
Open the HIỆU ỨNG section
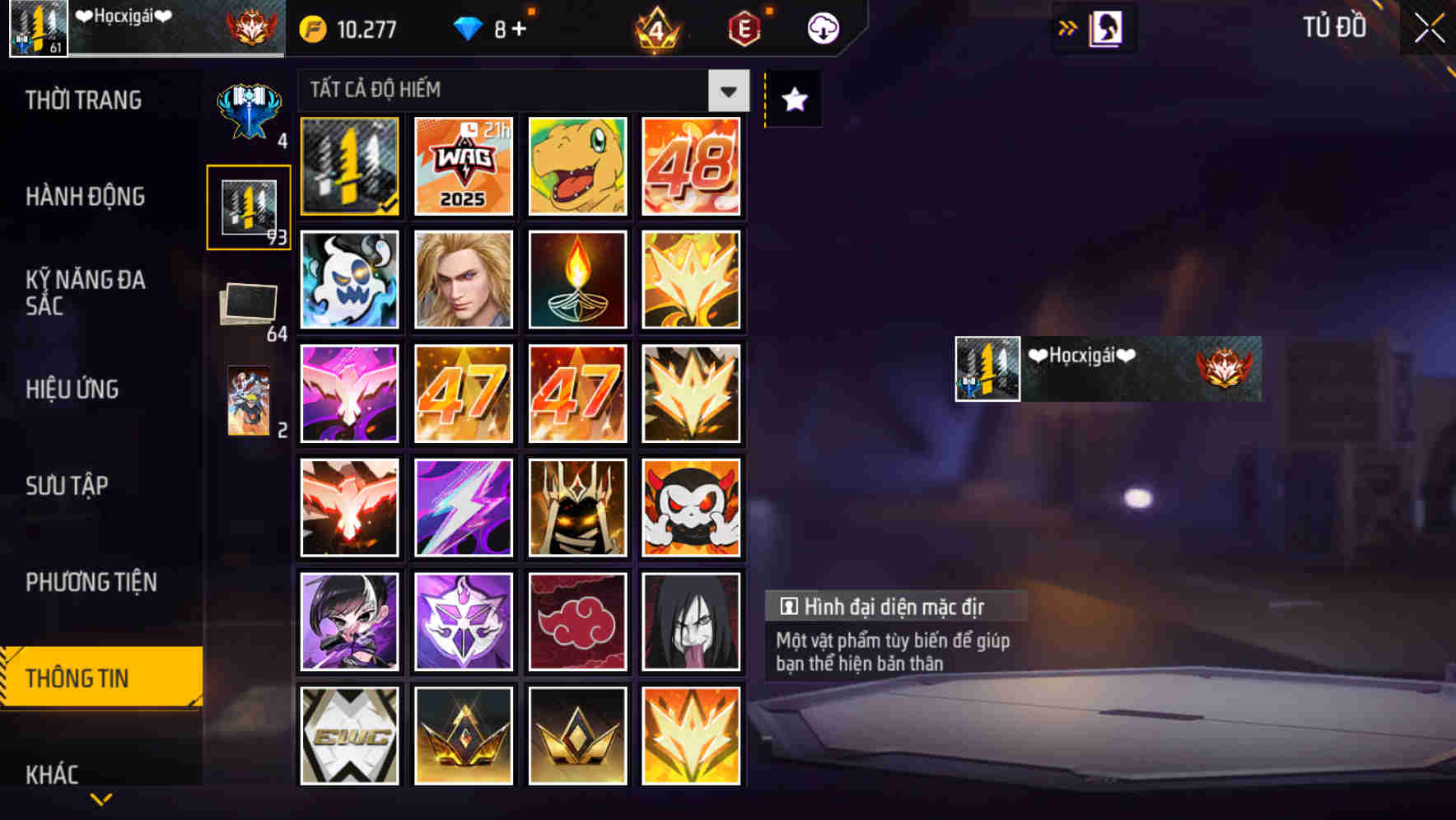click(73, 389)
